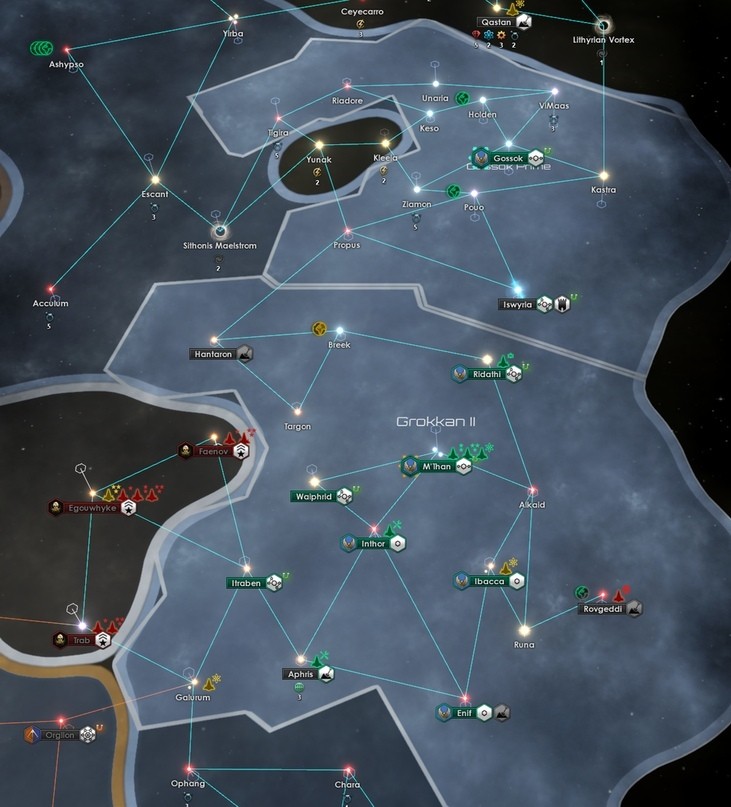Select the Faenov system label
The height and width of the screenshot is (807, 731).
coord(214,452)
